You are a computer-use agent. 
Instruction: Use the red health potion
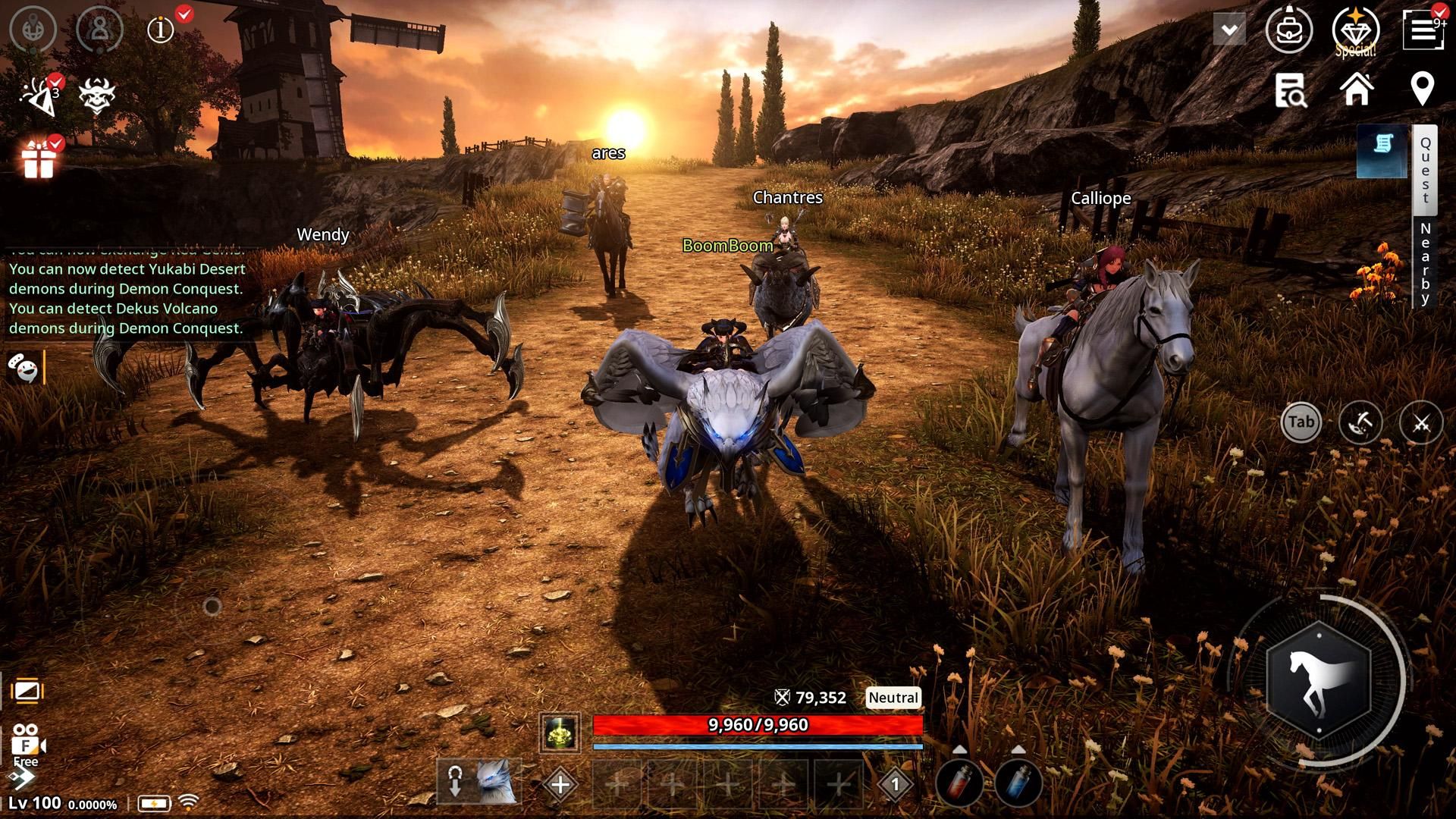point(959,784)
